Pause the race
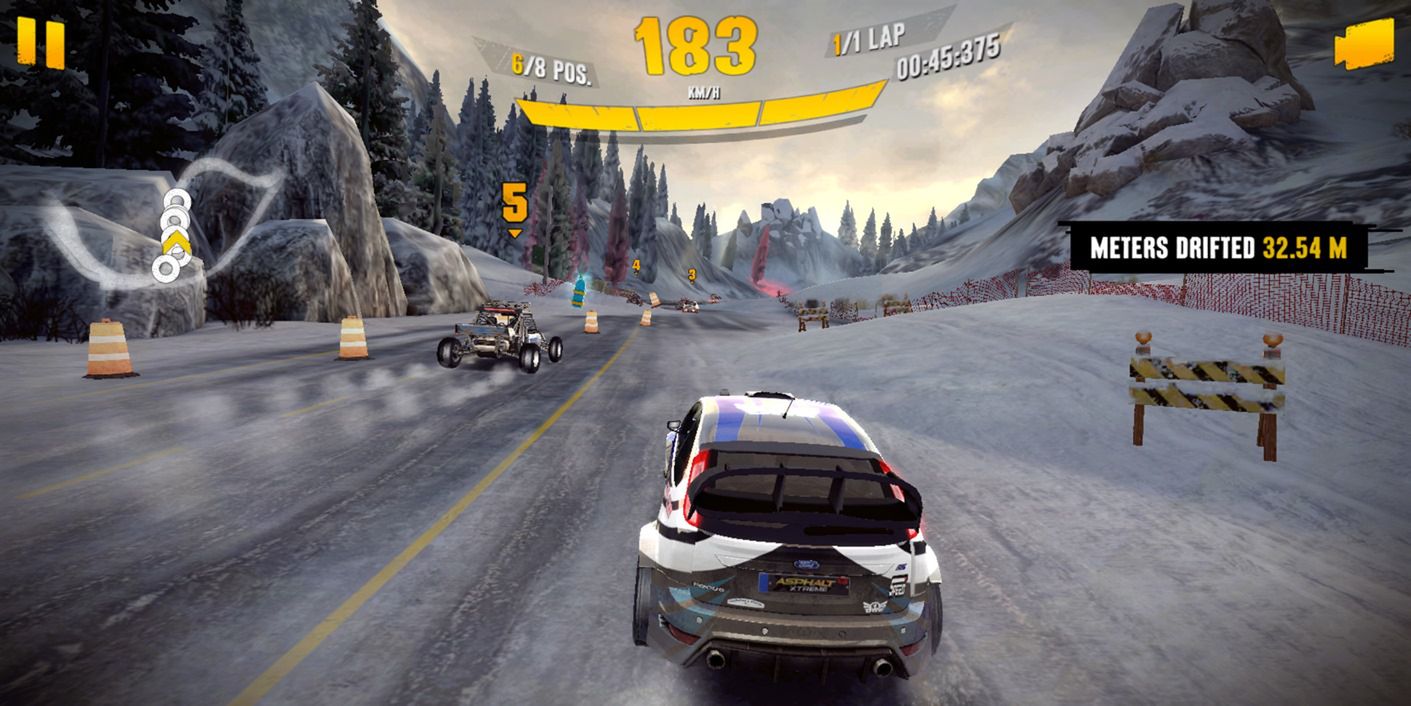Image resolution: width=1411 pixels, height=706 pixels. tap(41, 44)
